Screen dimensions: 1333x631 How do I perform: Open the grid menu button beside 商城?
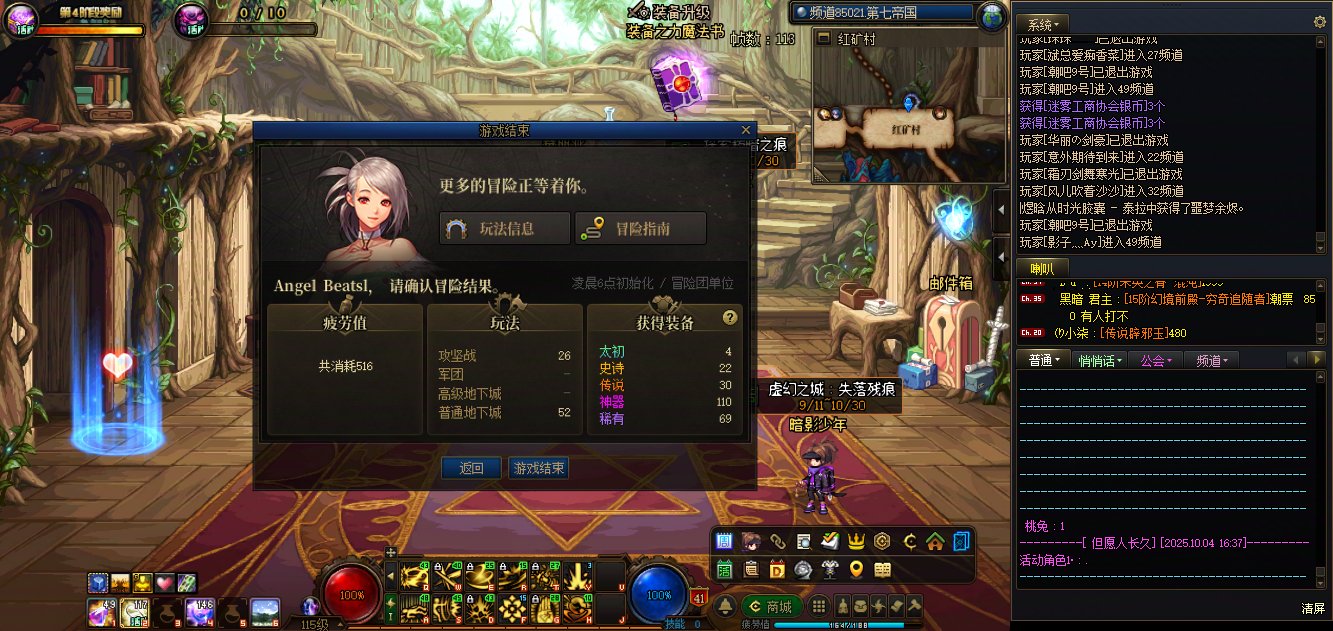coord(819,606)
